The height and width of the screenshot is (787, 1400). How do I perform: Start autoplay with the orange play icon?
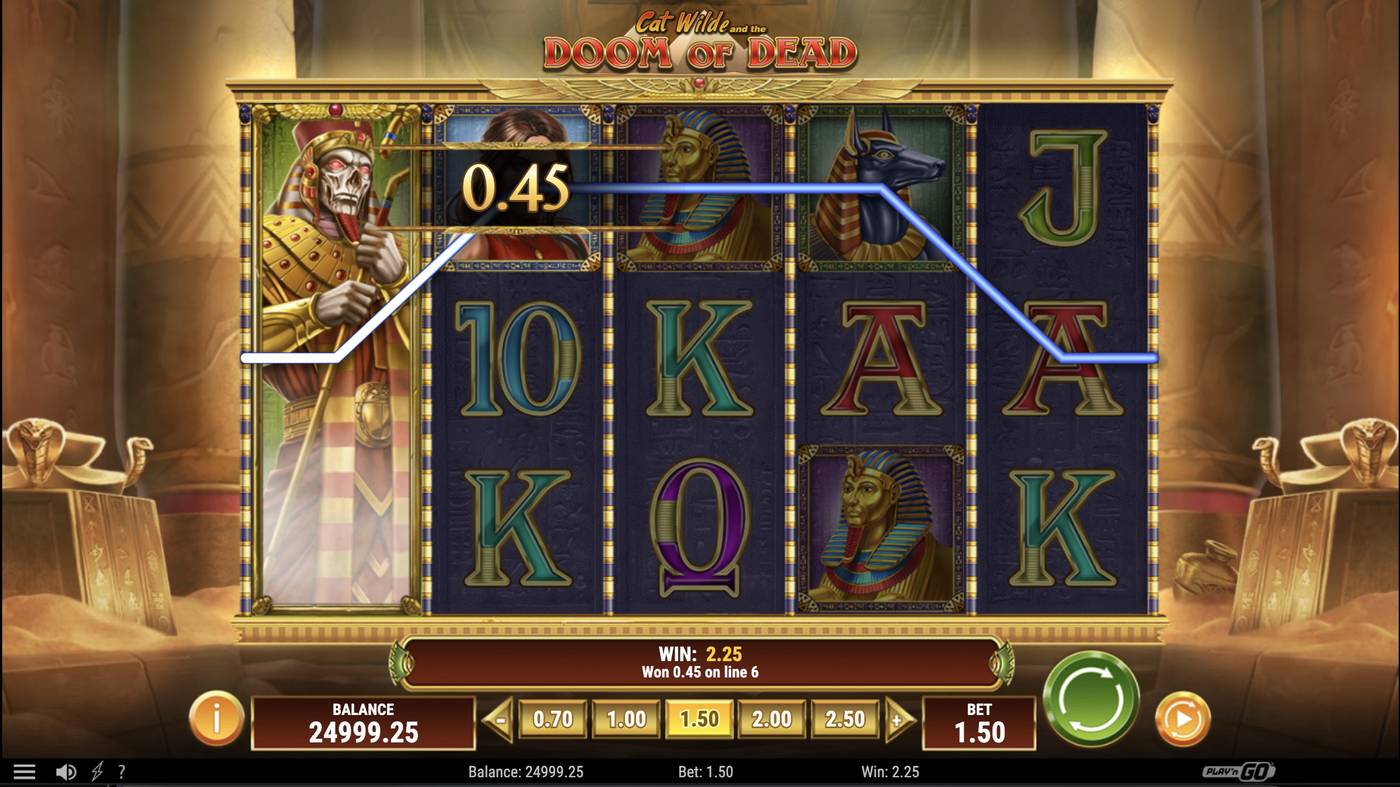[1185, 719]
